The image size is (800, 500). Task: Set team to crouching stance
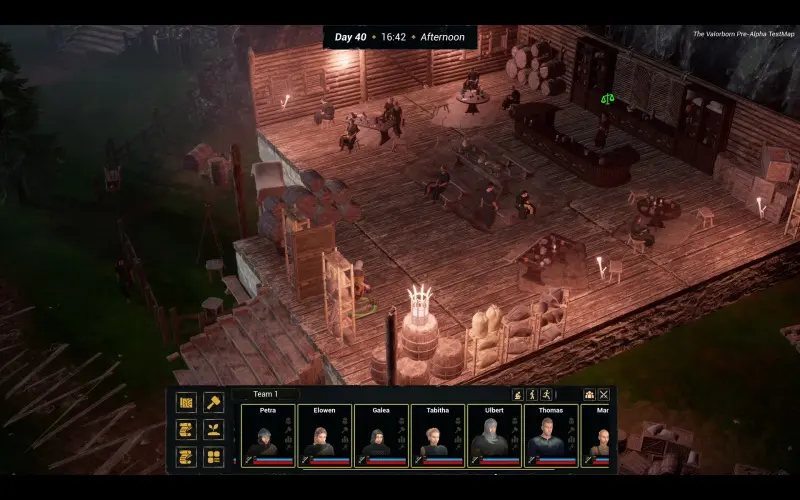tap(518, 395)
